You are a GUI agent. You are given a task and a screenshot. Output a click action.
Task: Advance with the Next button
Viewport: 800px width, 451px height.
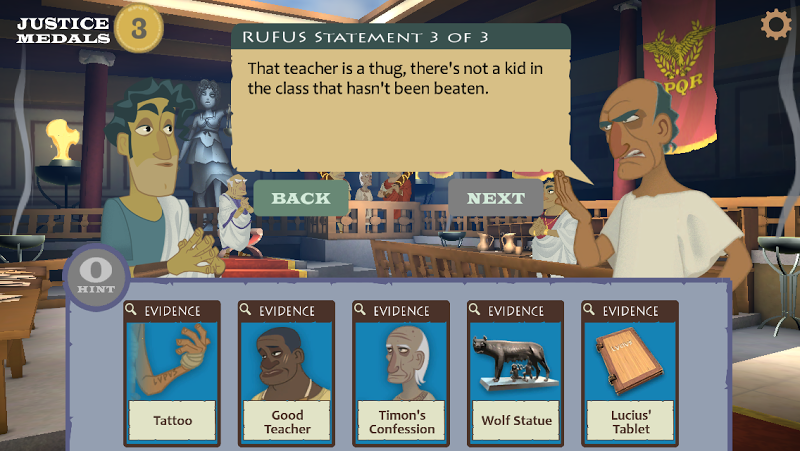click(x=495, y=198)
